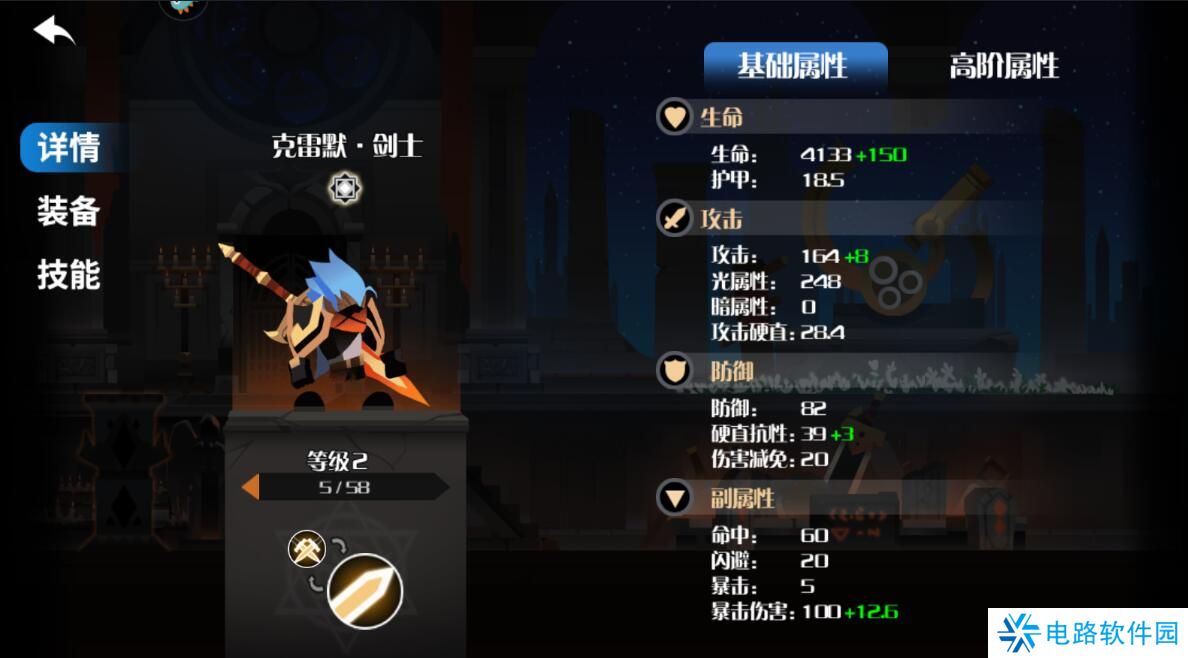Open the 装备 equipment tab

pyautogui.click(x=68, y=211)
